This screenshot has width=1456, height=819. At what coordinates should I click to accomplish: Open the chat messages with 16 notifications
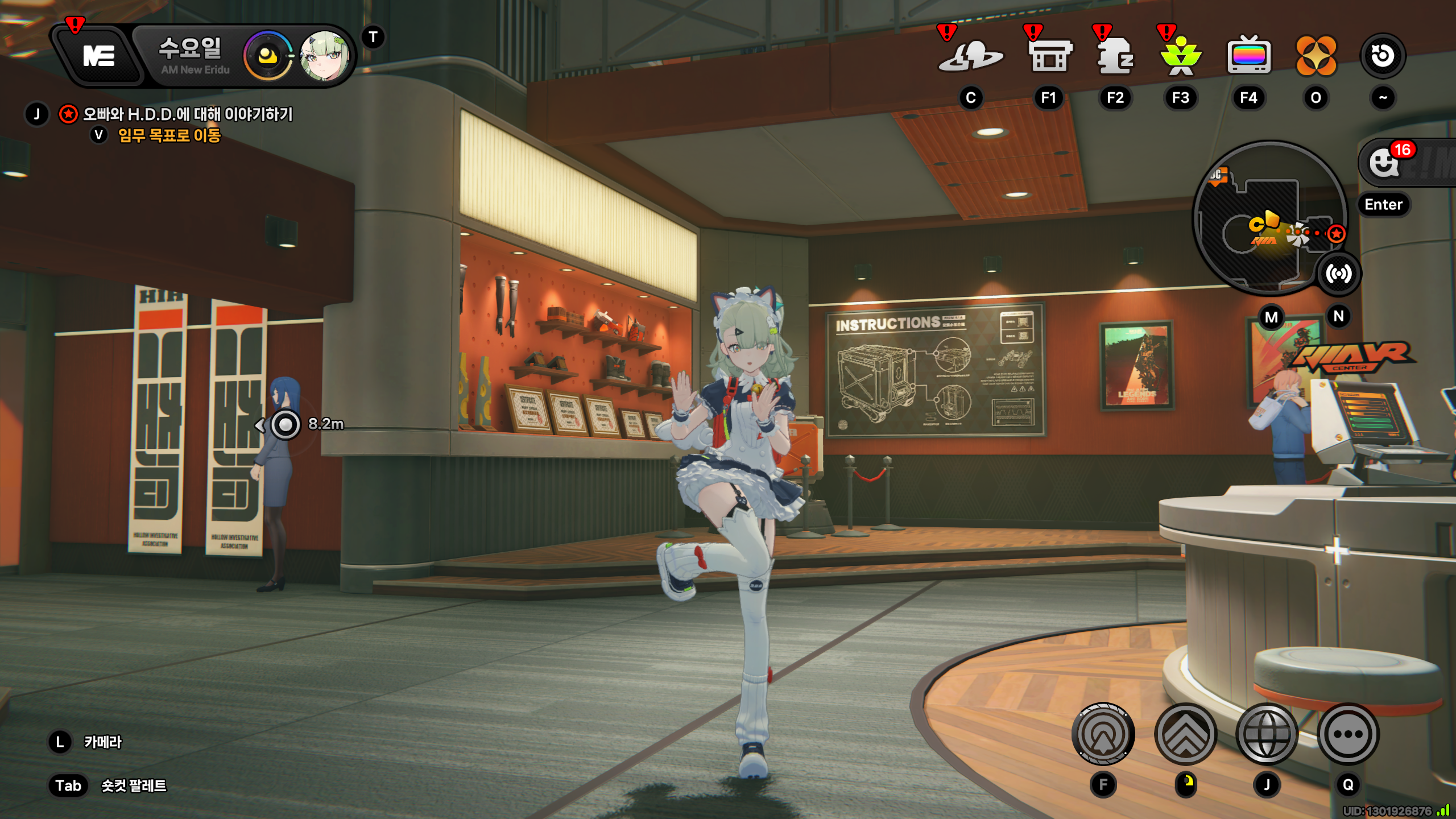(x=1385, y=163)
